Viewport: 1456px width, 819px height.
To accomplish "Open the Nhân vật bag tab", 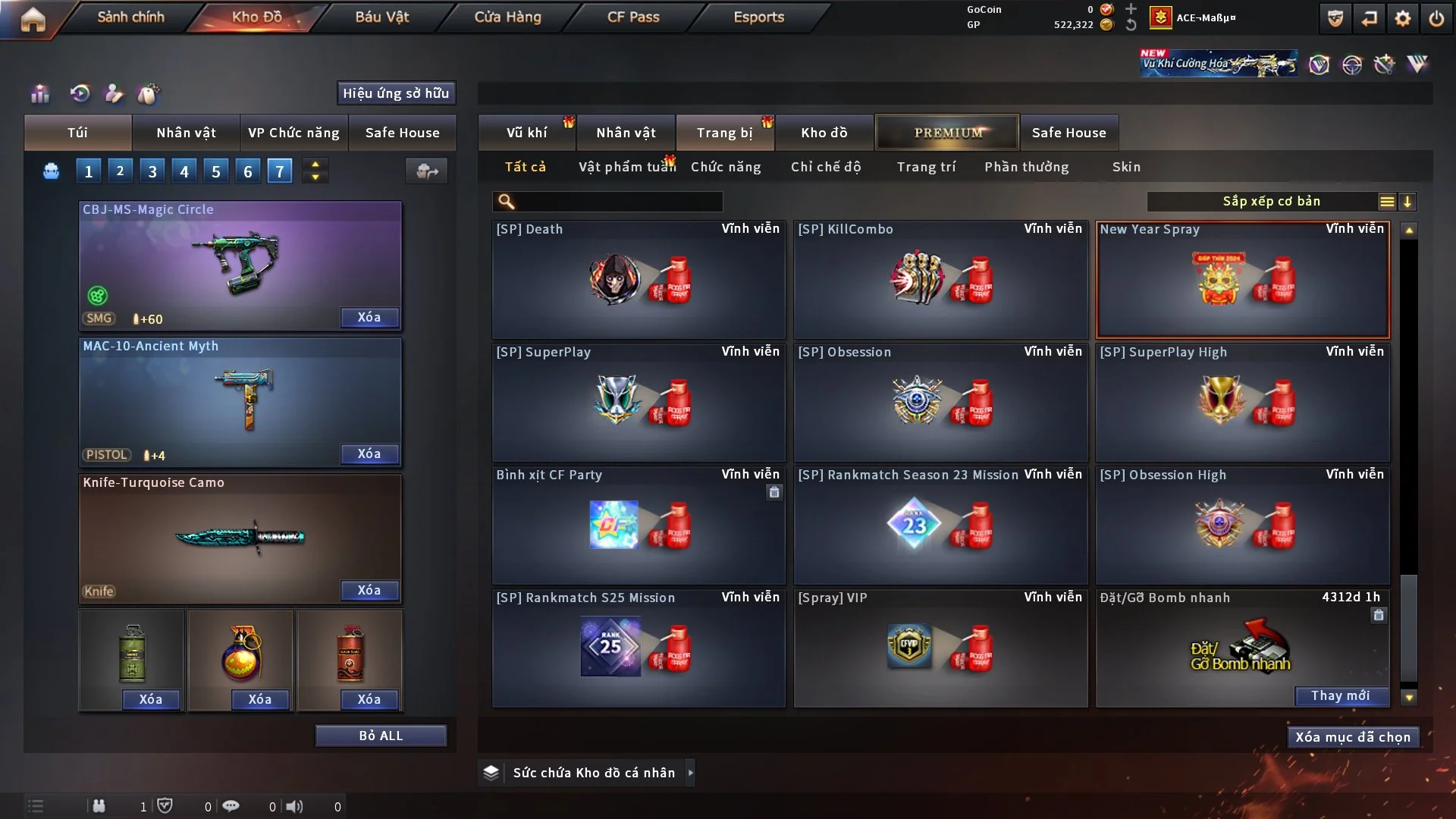I will pos(186,133).
